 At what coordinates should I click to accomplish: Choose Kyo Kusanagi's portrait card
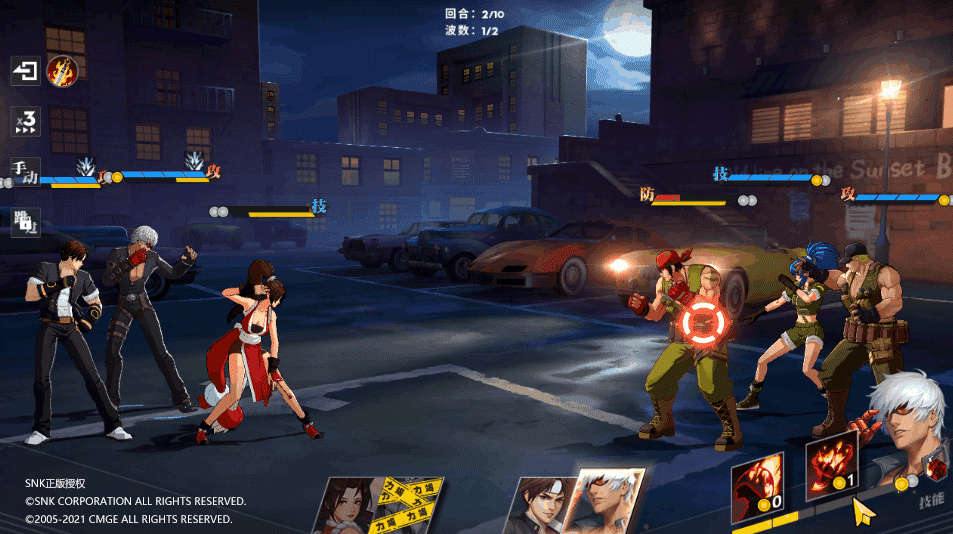click(x=538, y=505)
